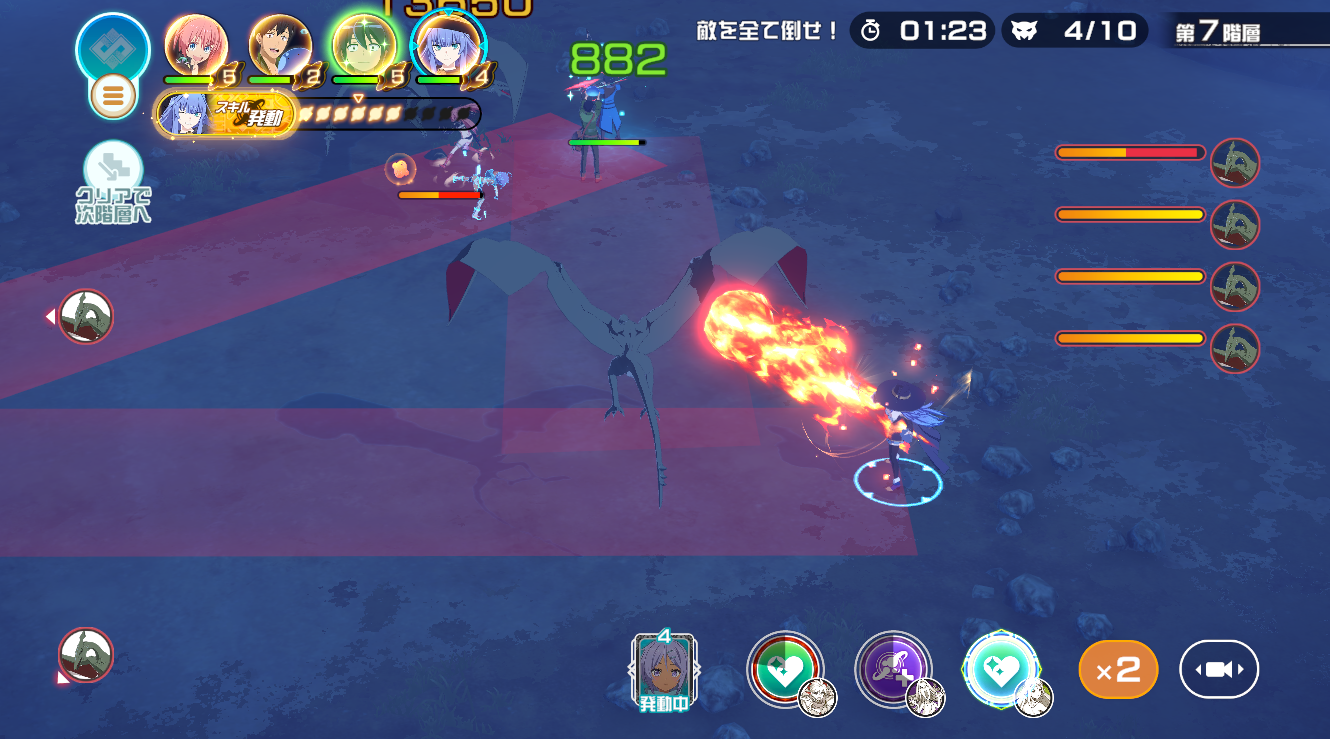Screen dimensions: 1330x739
Task: Select the dark-haired man with slime portrait
Action: [x=280, y=45]
